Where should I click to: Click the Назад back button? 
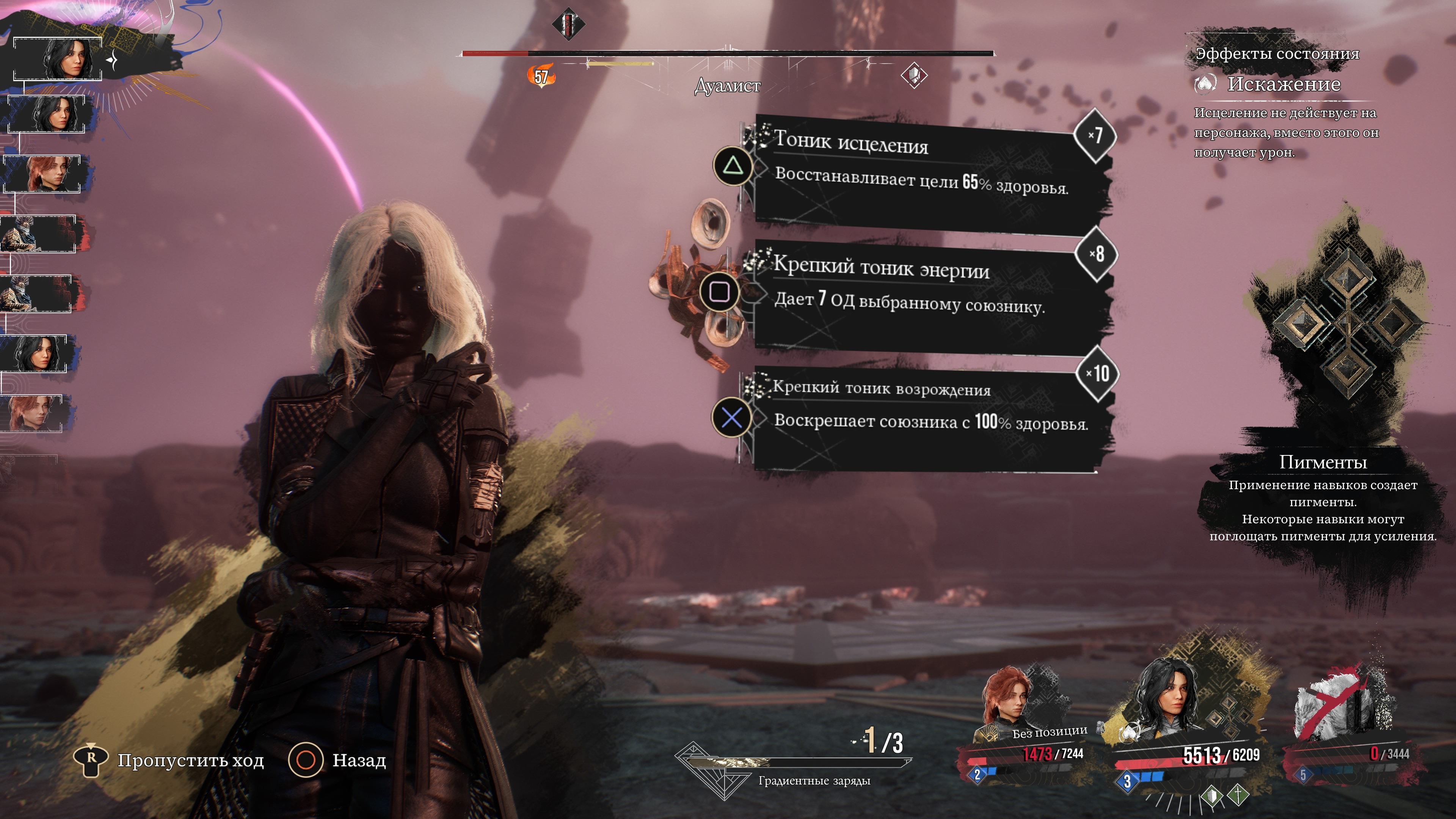[337, 760]
